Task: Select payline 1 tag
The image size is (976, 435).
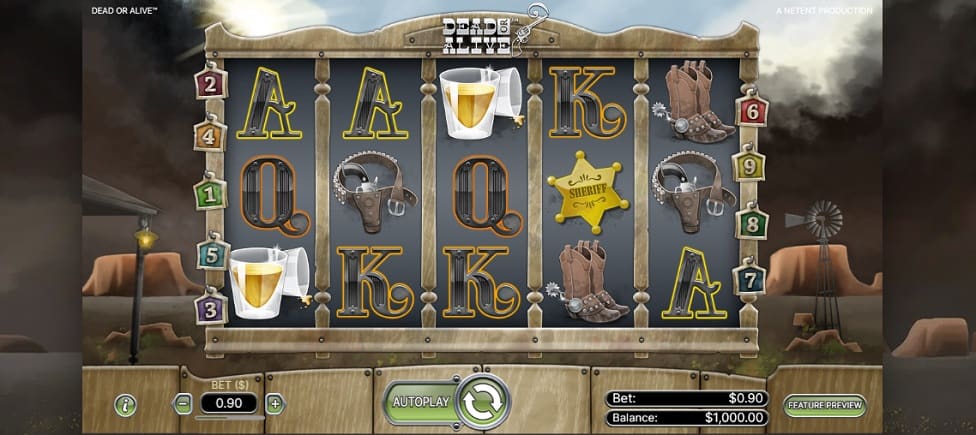Action: point(210,193)
